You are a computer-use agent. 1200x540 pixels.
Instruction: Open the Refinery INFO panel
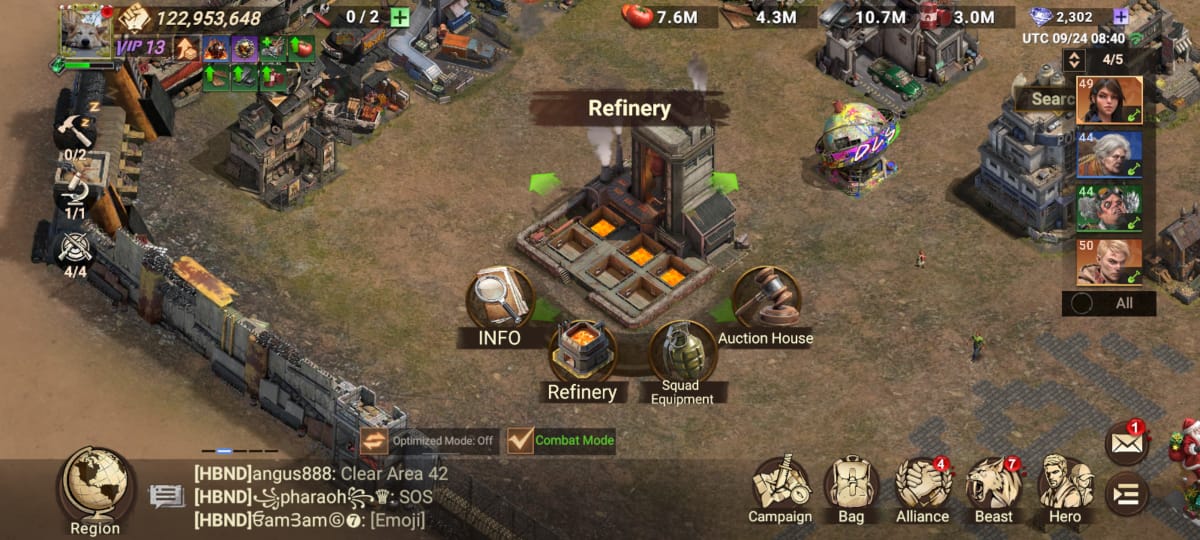point(499,300)
